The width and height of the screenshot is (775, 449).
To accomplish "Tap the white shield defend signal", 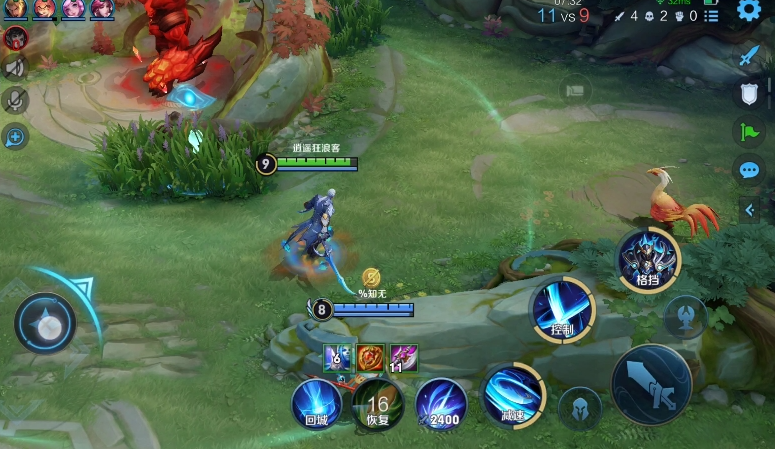I will [x=748, y=94].
